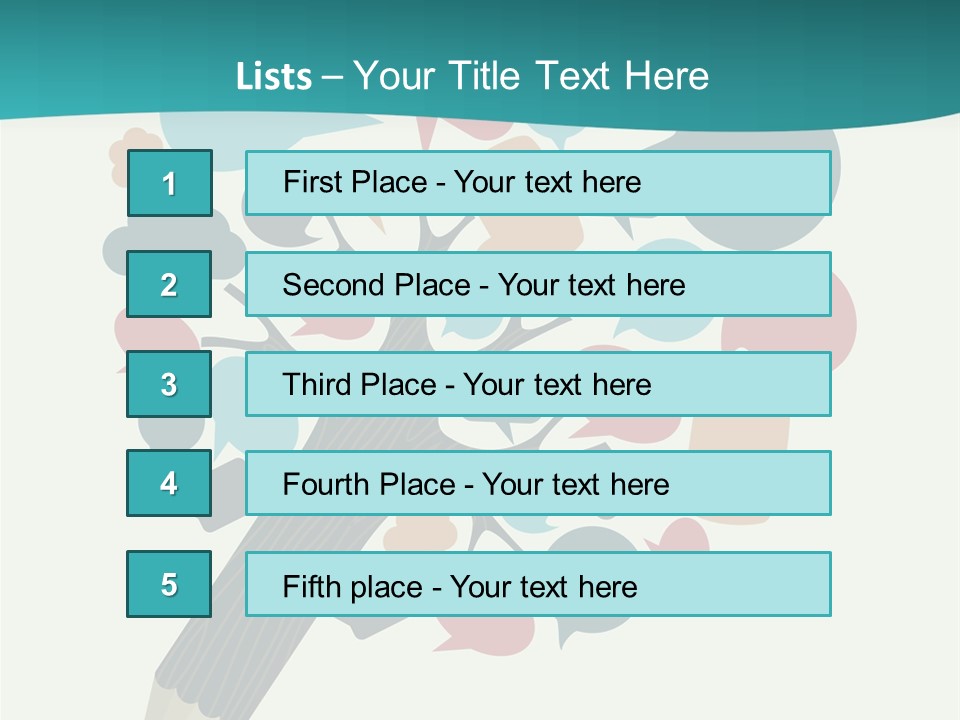The height and width of the screenshot is (720, 960).
Task: Select the number 2 box
Action: click(x=169, y=284)
